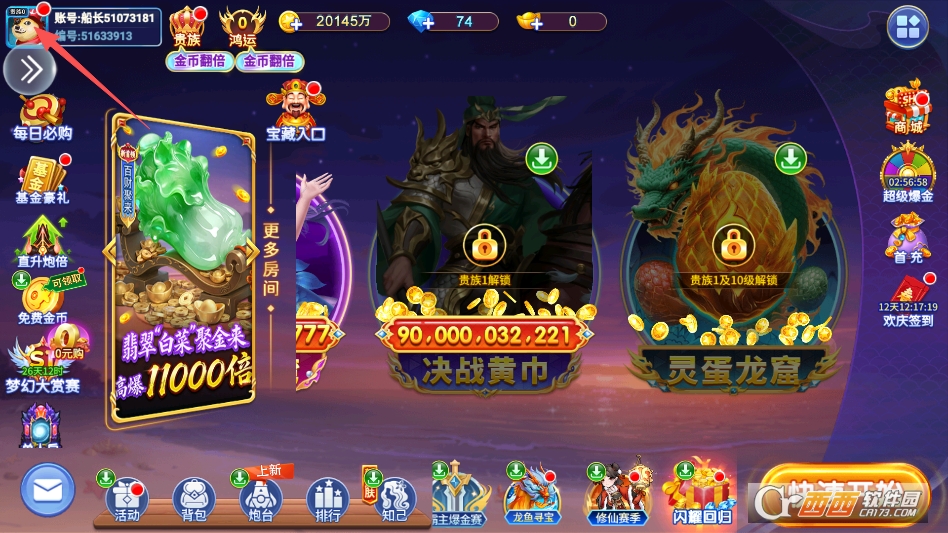Open 基金豪礼 fund gifts

click(x=42, y=180)
